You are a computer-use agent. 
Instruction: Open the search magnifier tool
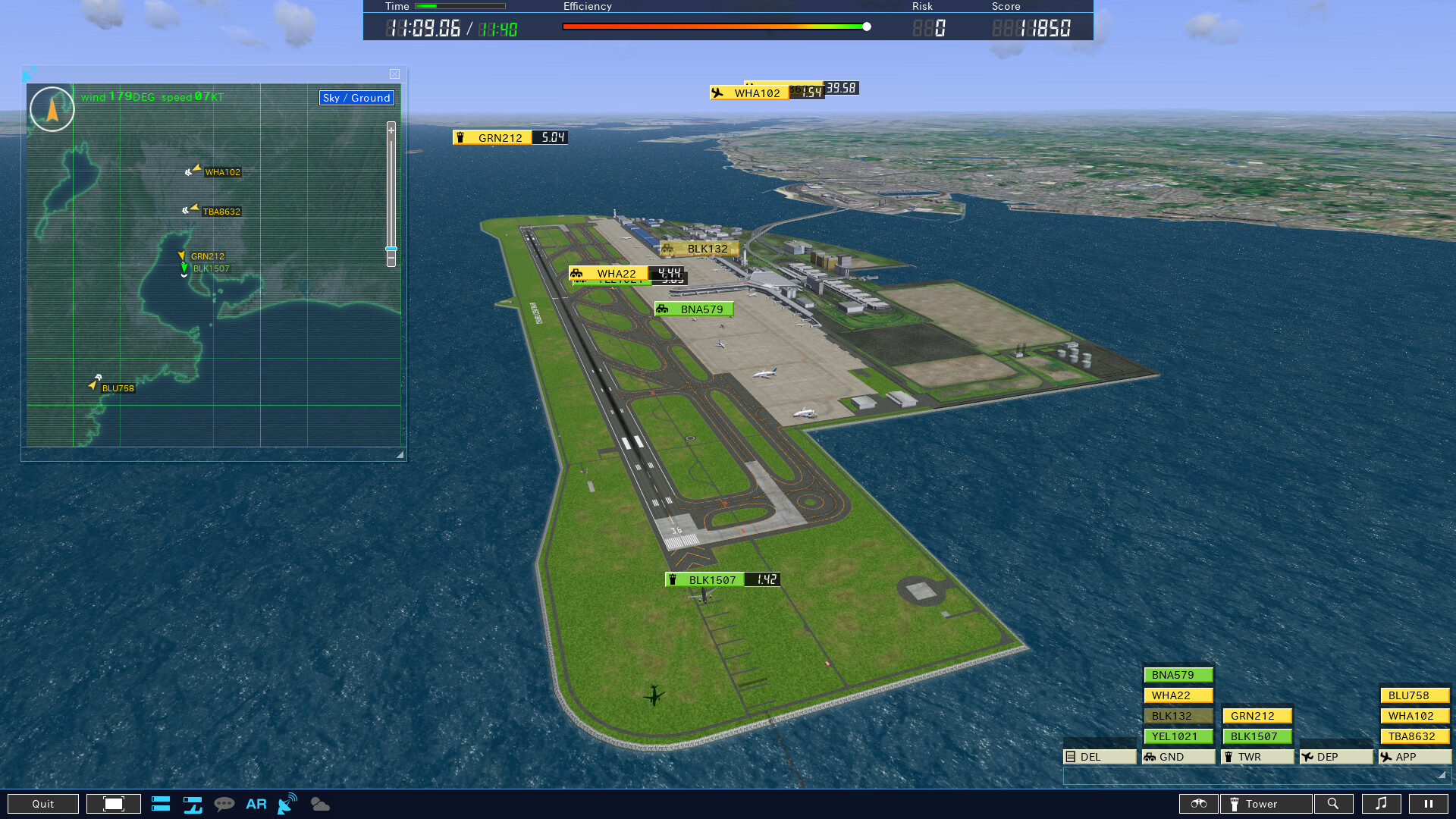pos(1334,804)
